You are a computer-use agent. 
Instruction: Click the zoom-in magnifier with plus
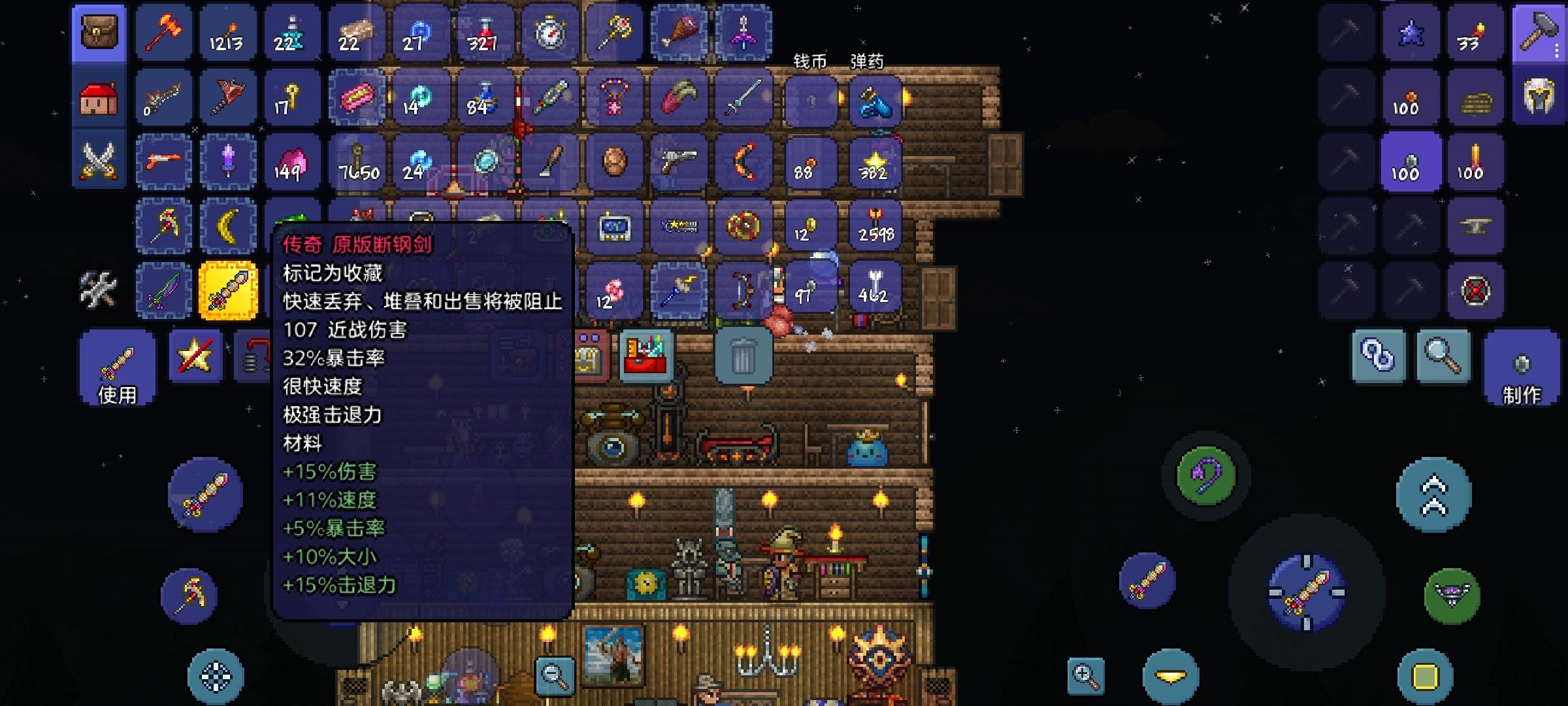tap(1086, 676)
